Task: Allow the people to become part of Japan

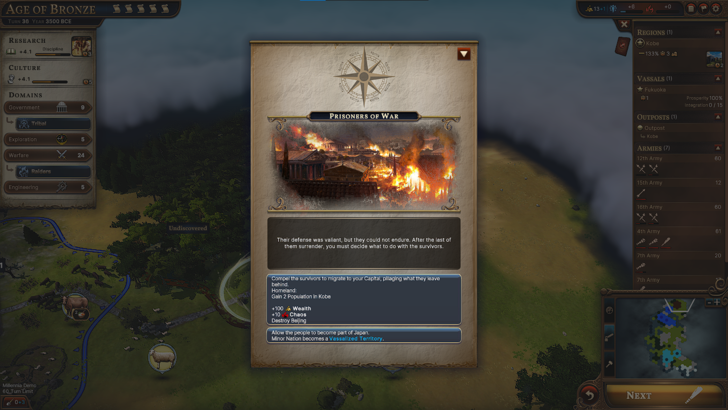Action: 364,335
